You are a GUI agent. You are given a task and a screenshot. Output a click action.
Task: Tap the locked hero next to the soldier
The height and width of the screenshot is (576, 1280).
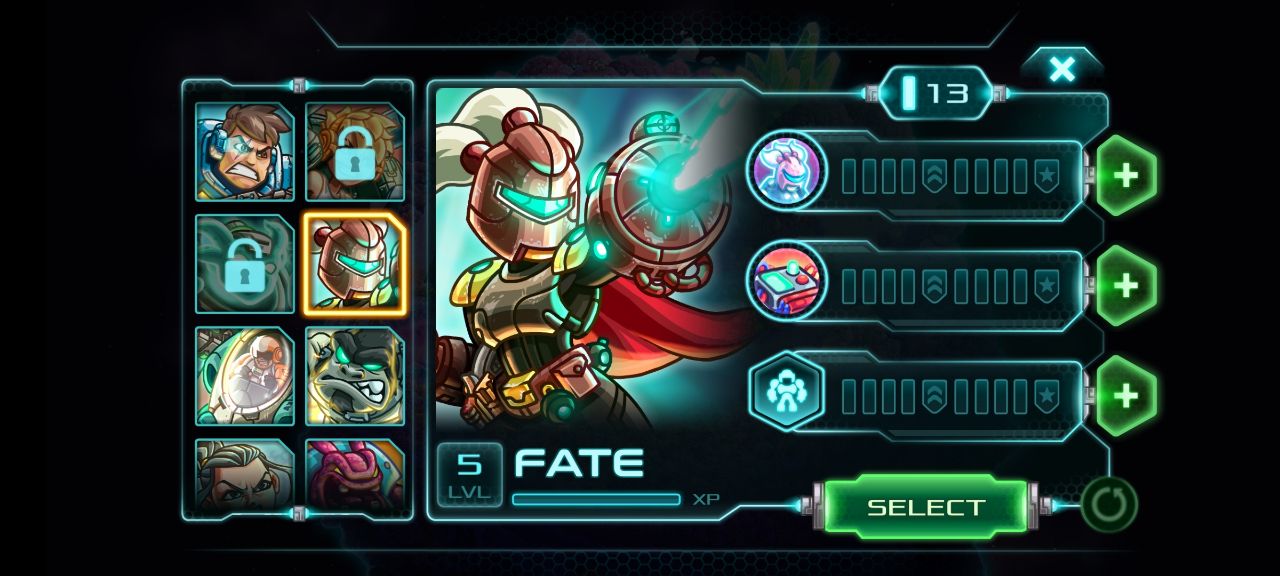point(354,152)
